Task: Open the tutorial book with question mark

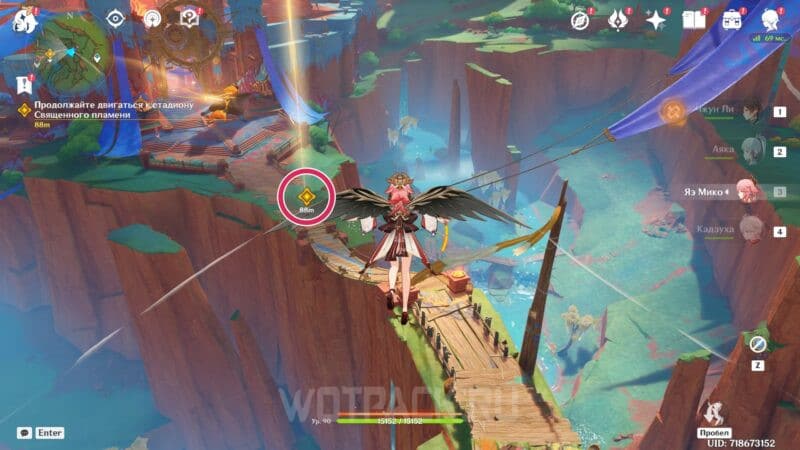Action: coord(189,19)
